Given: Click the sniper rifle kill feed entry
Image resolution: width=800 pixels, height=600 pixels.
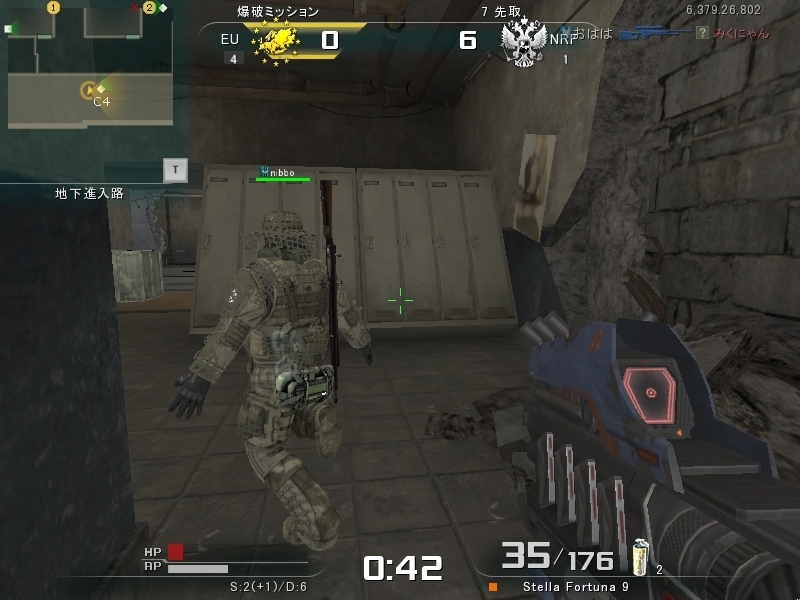Looking at the screenshot, I should coord(653,34).
